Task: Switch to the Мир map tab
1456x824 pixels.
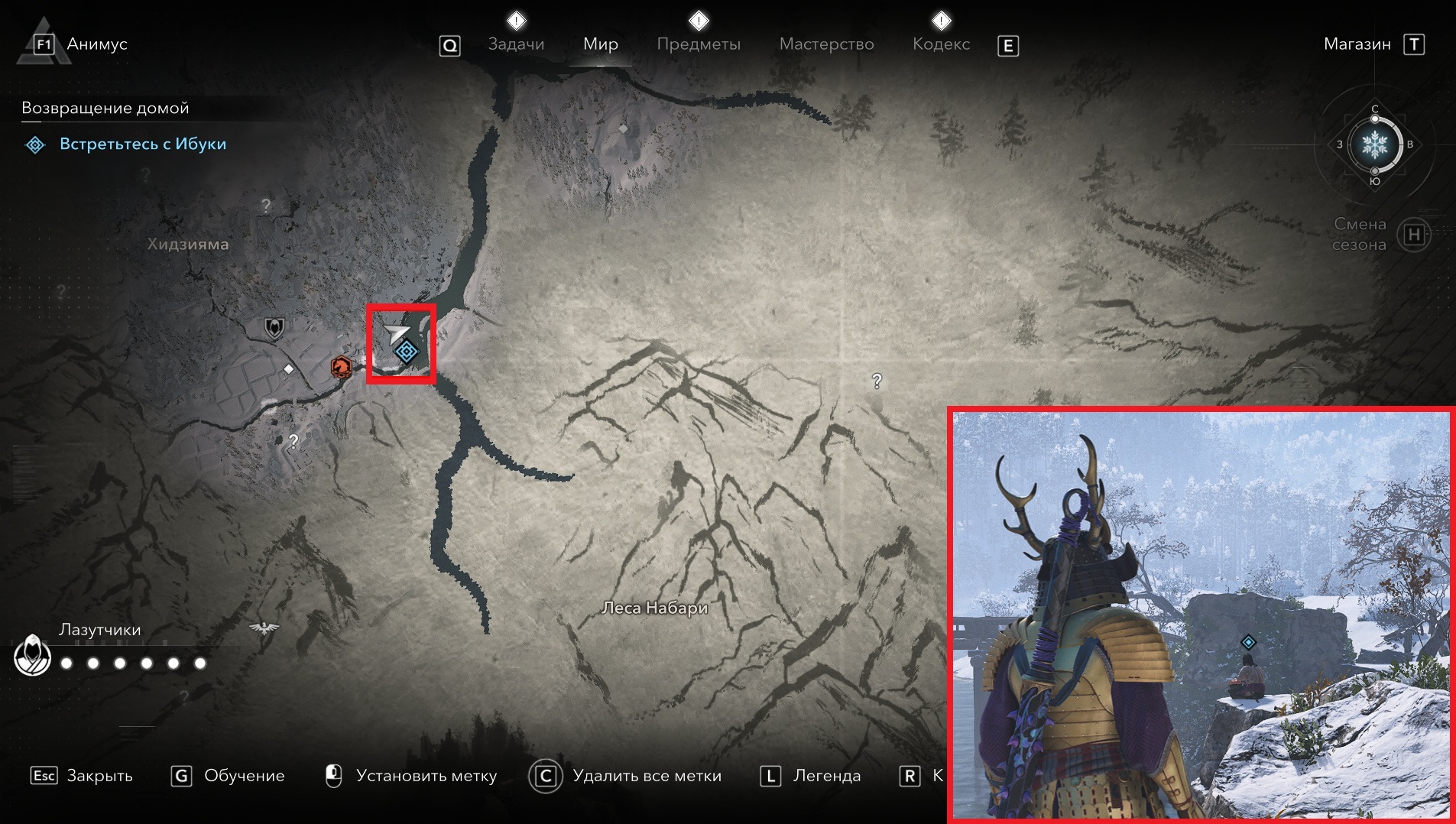Action: [x=600, y=44]
